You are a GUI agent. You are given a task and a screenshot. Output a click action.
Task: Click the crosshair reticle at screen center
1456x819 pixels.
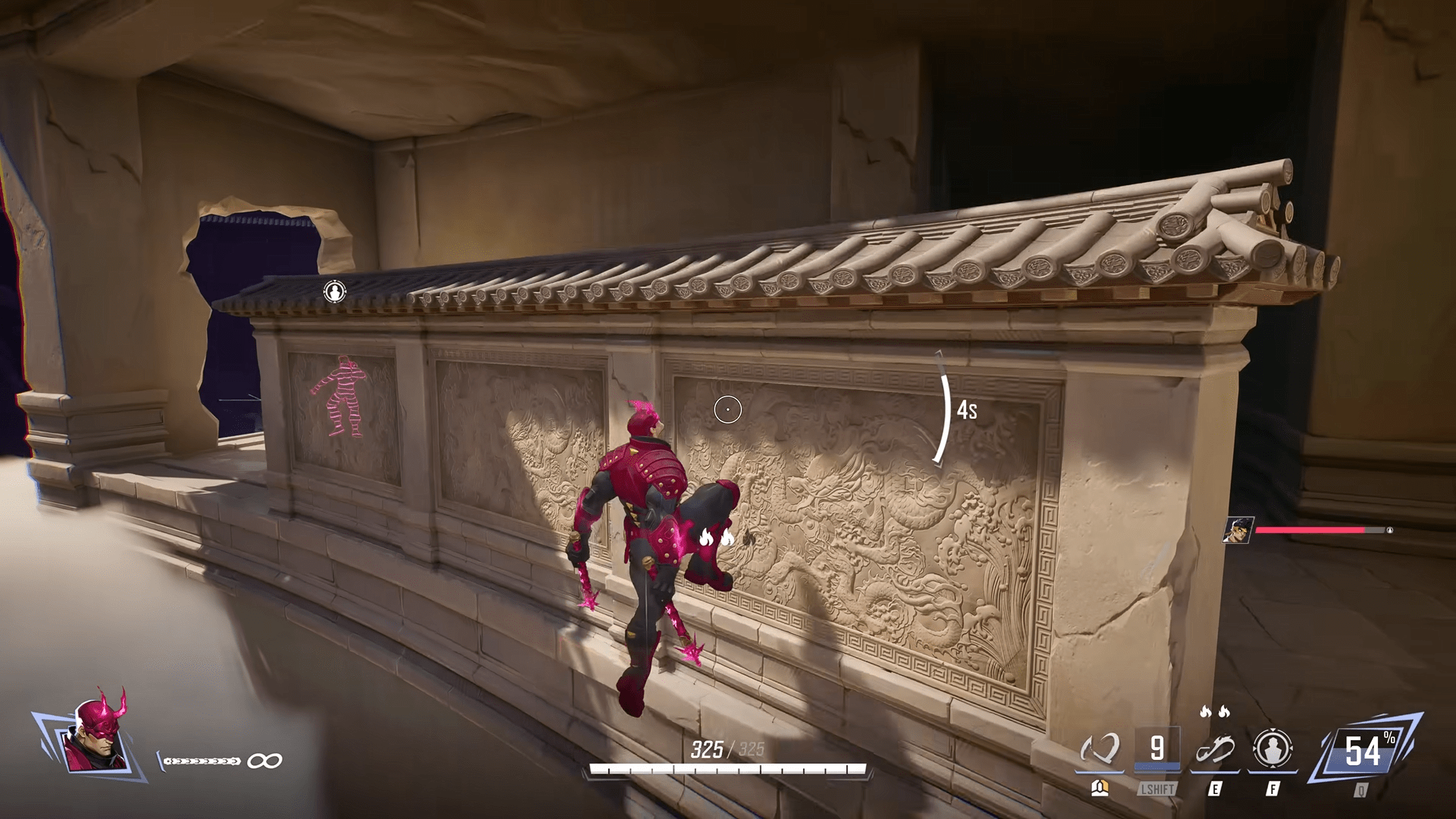pyautogui.click(x=728, y=409)
